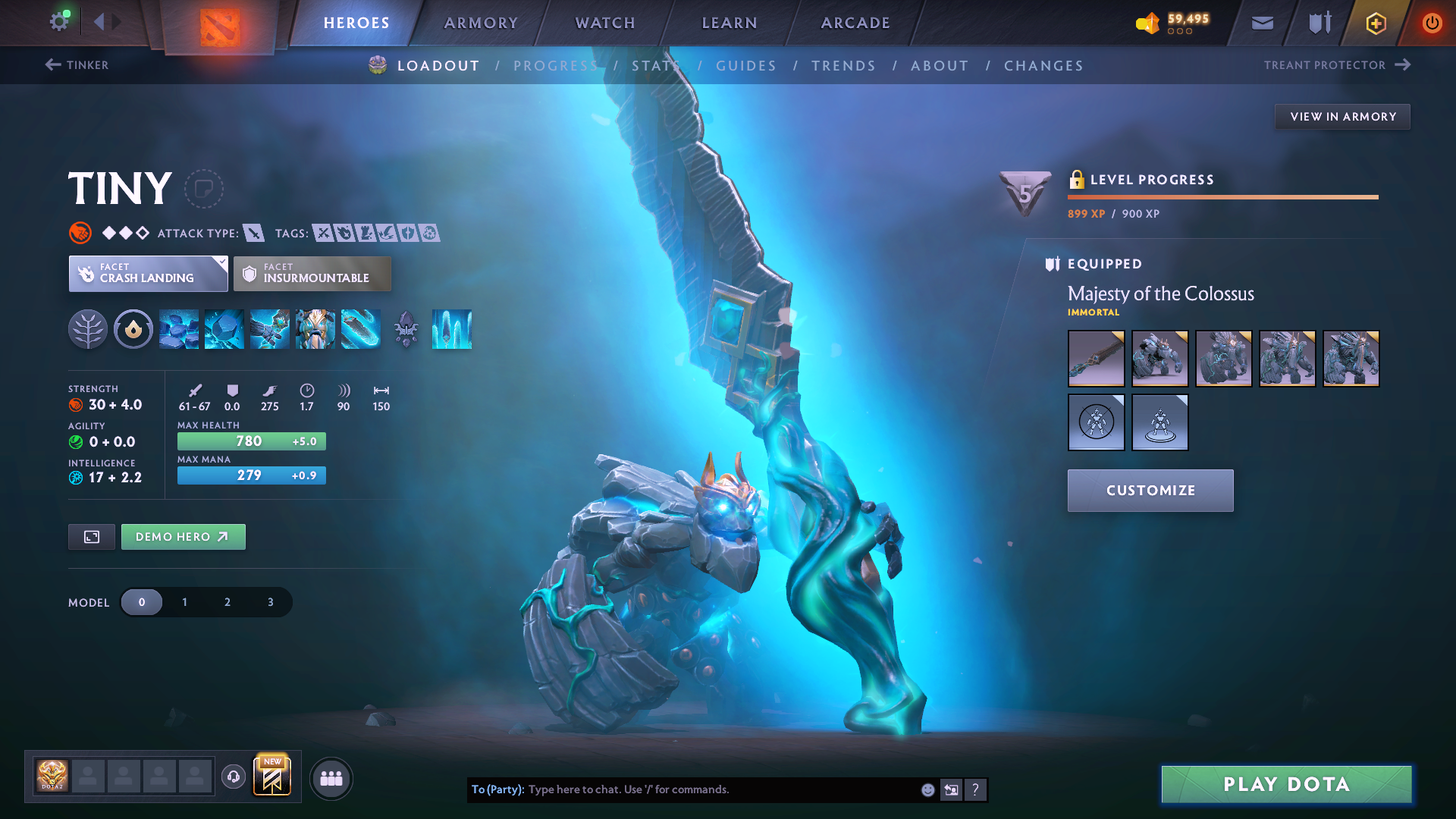Select the Insurmountable facet
1456x819 pixels.
(312, 274)
